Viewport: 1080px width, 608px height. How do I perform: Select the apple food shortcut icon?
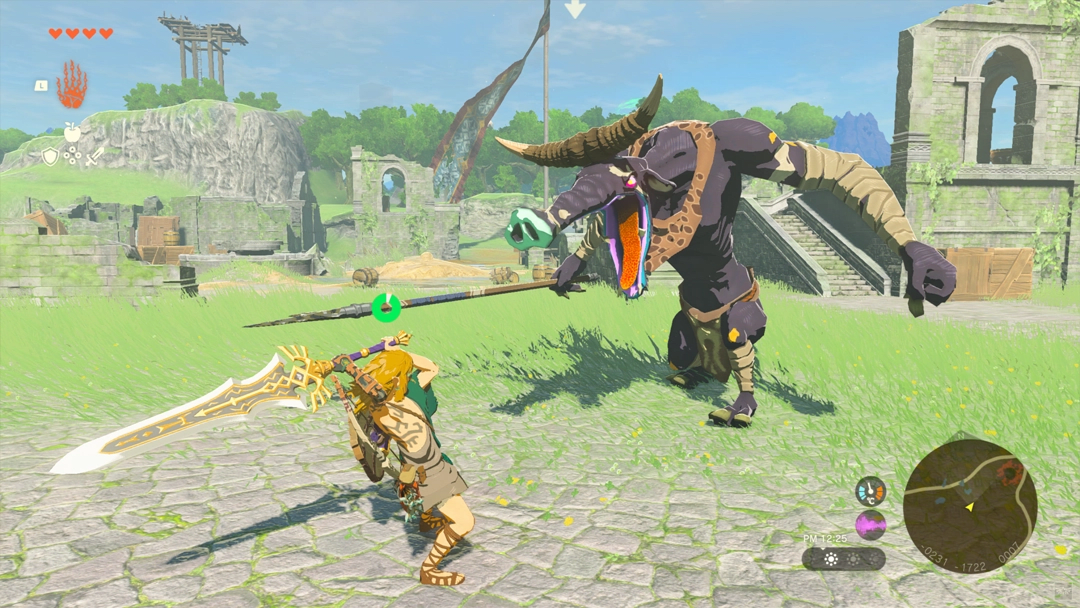72,132
